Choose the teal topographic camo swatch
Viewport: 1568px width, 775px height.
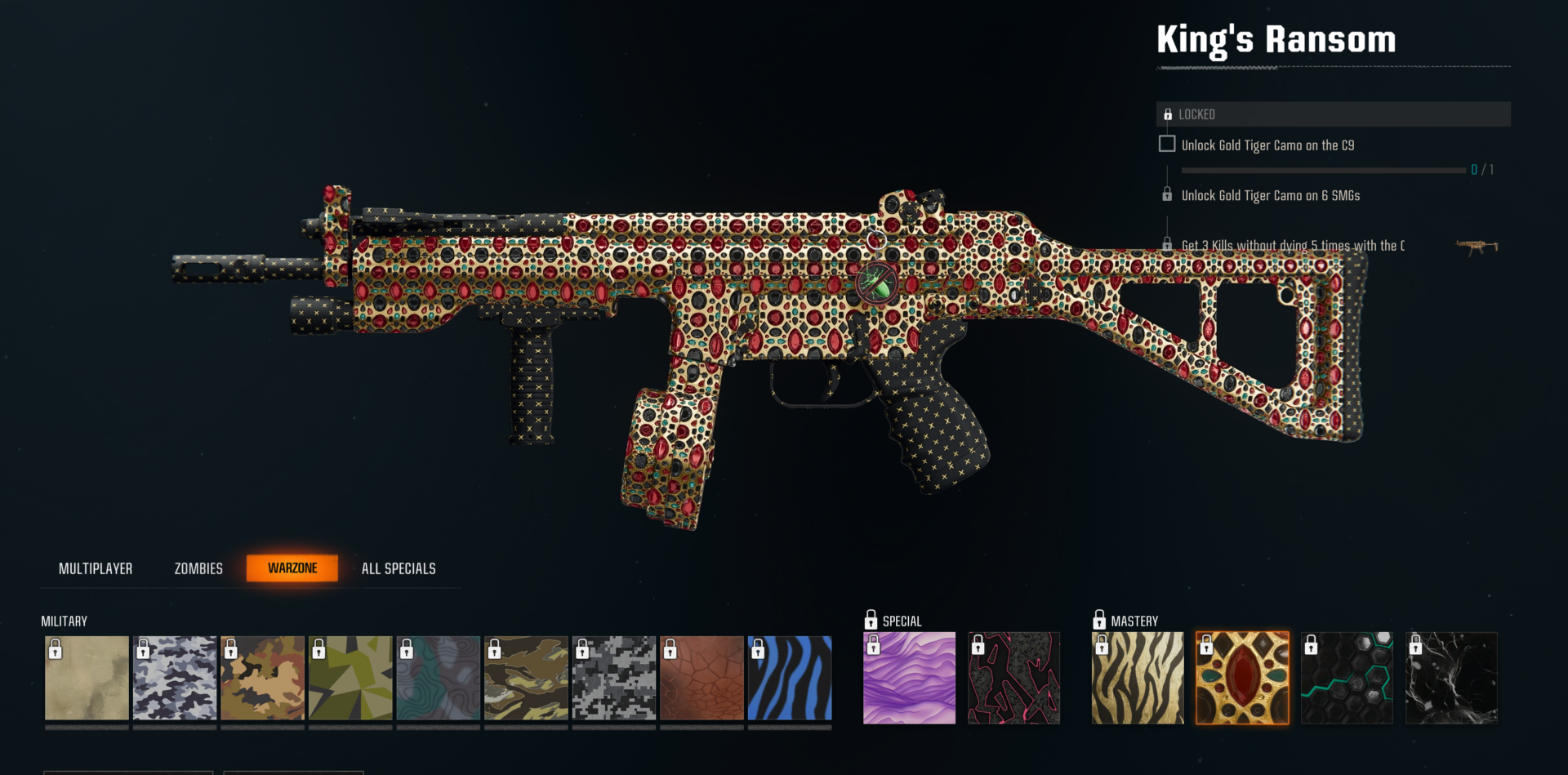(439, 678)
